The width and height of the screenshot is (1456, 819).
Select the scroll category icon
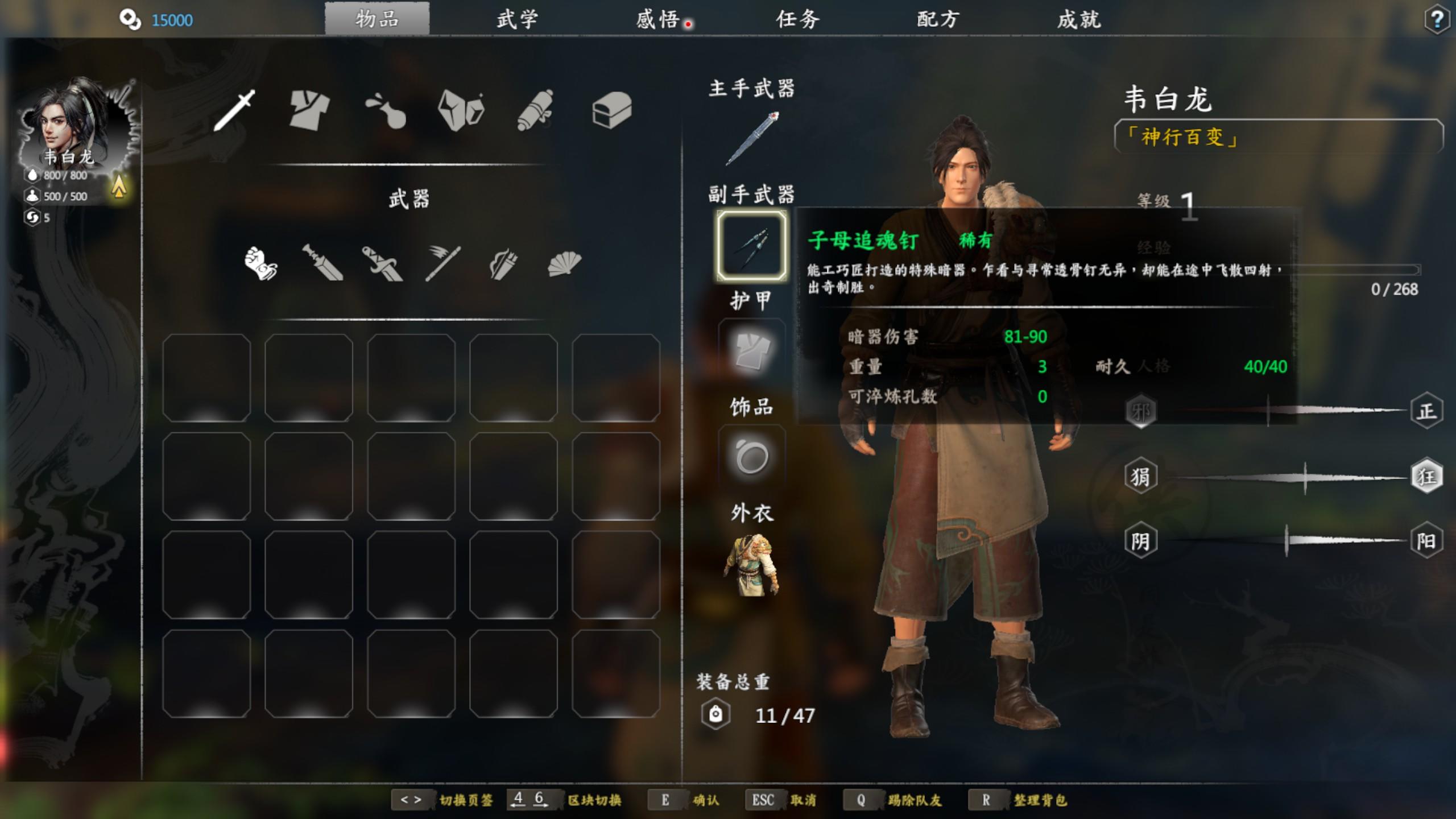(x=535, y=110)
